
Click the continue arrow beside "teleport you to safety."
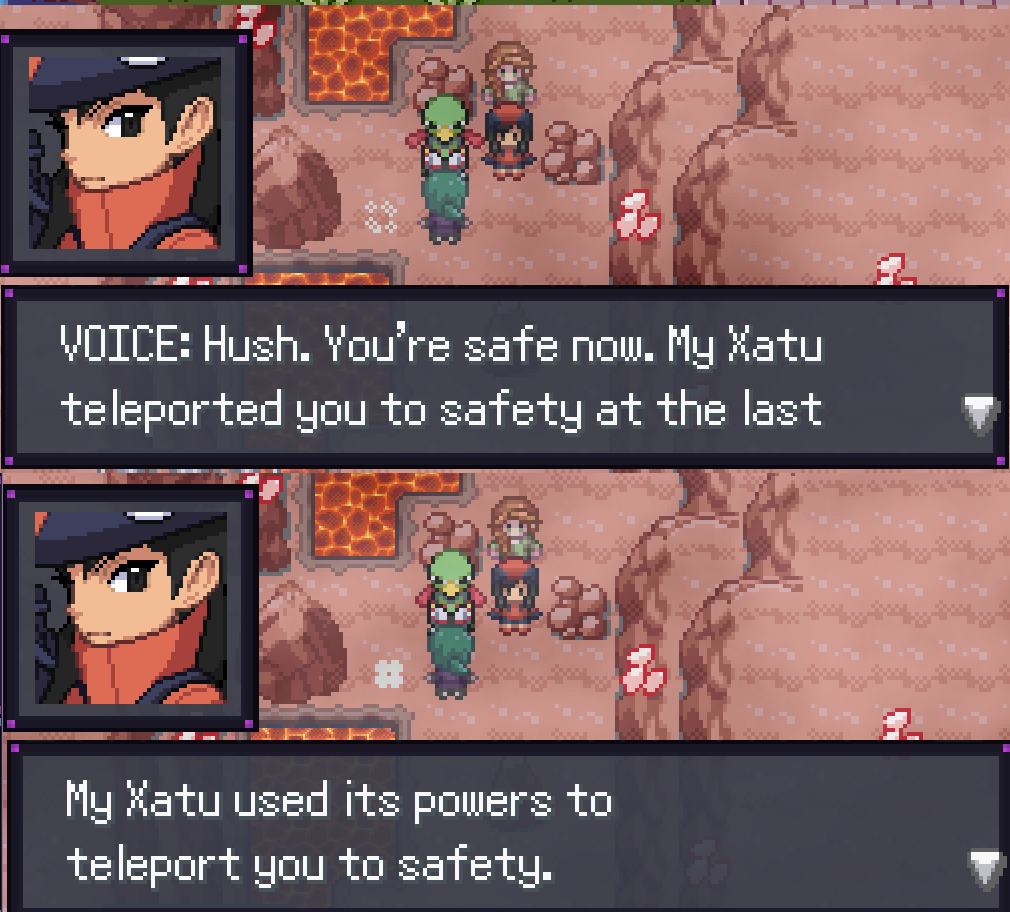tap(985, 868)
